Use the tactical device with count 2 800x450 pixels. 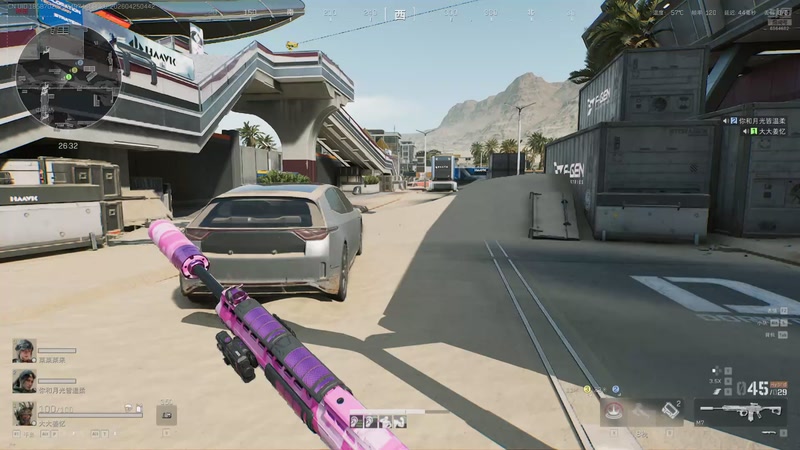click(671, 410)
